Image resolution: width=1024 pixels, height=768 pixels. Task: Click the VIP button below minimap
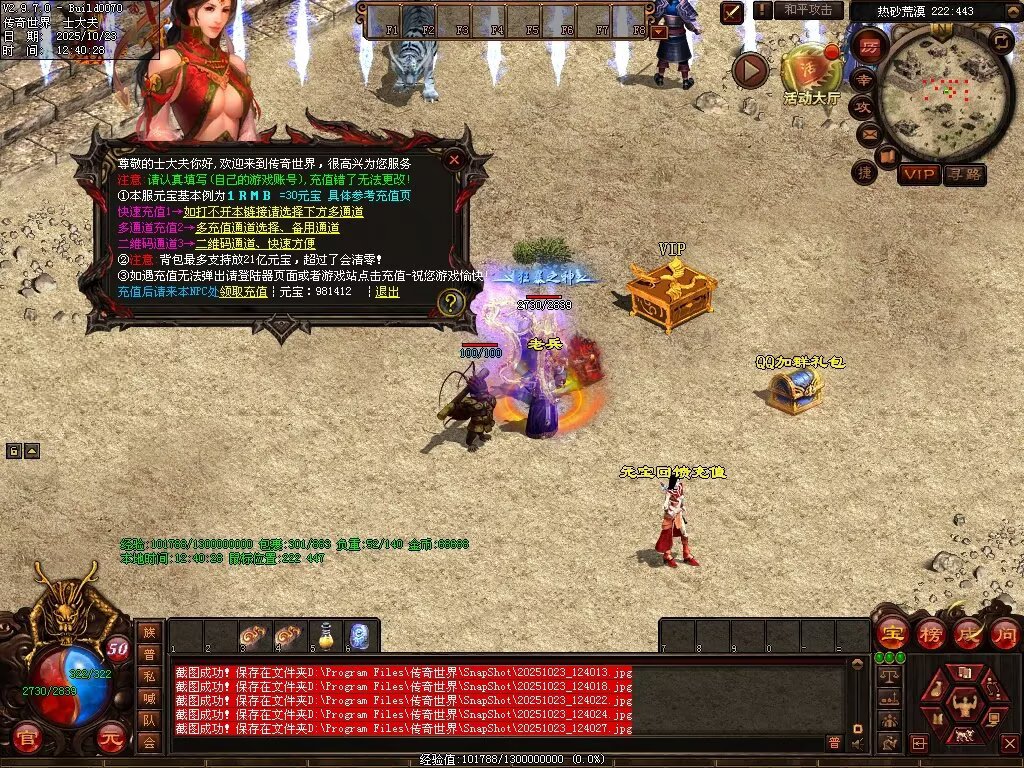pyautogui.click(x=918, y=174)
